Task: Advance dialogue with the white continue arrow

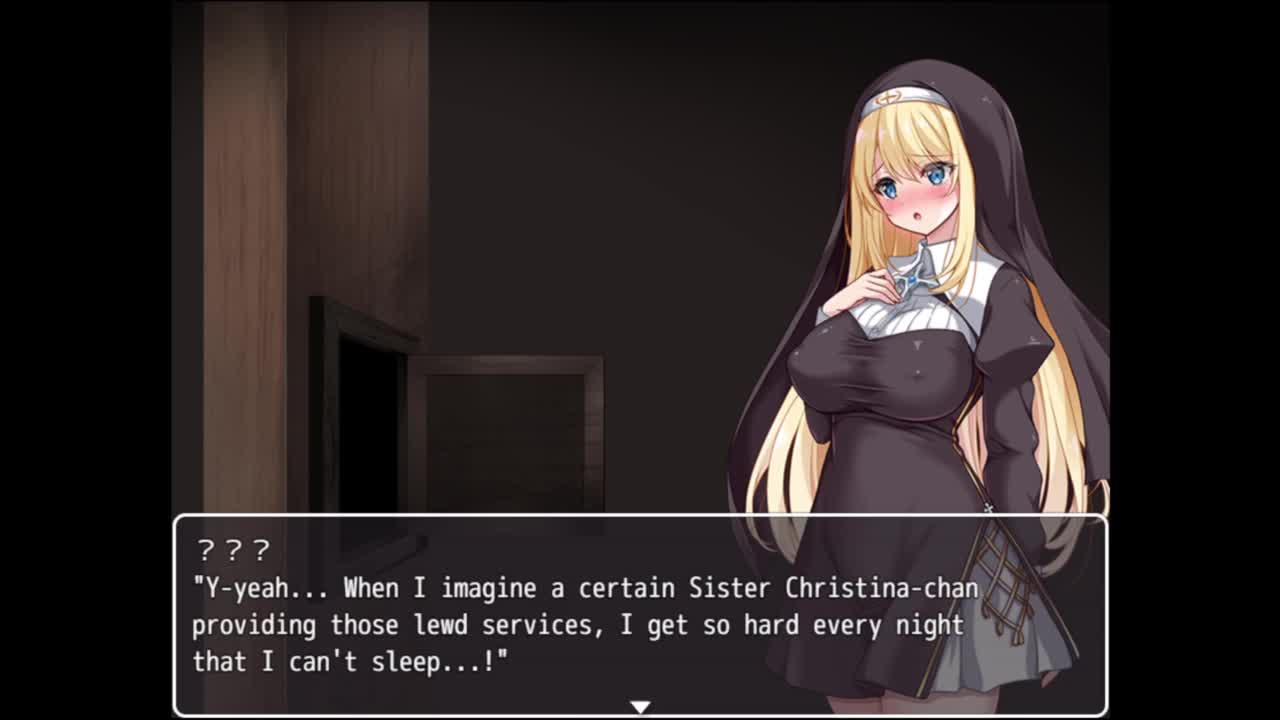Action: pos(640,707)
